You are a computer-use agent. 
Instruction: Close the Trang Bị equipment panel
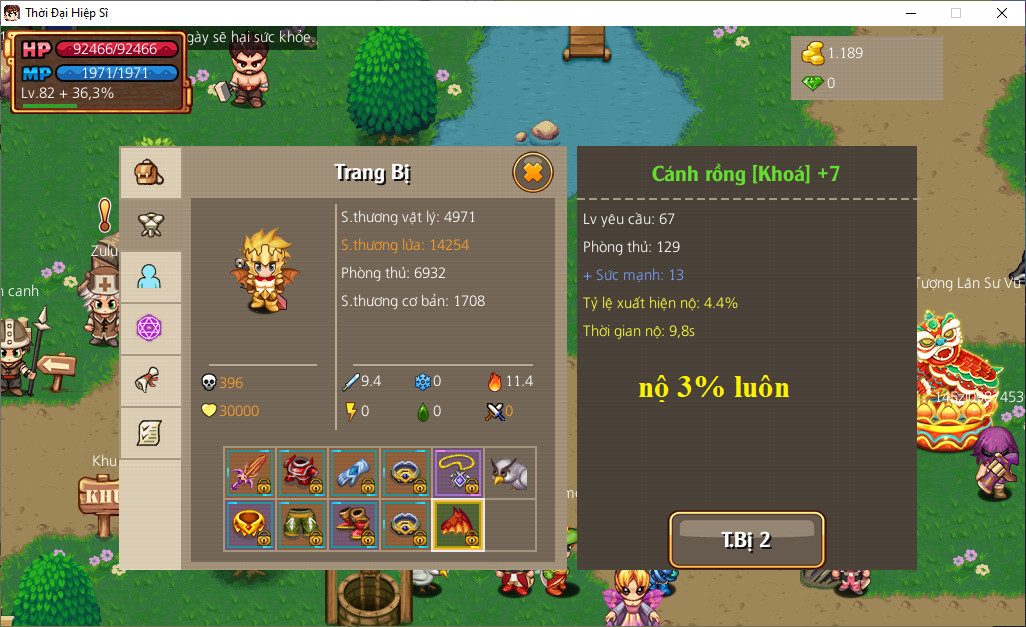coord(533,172)
